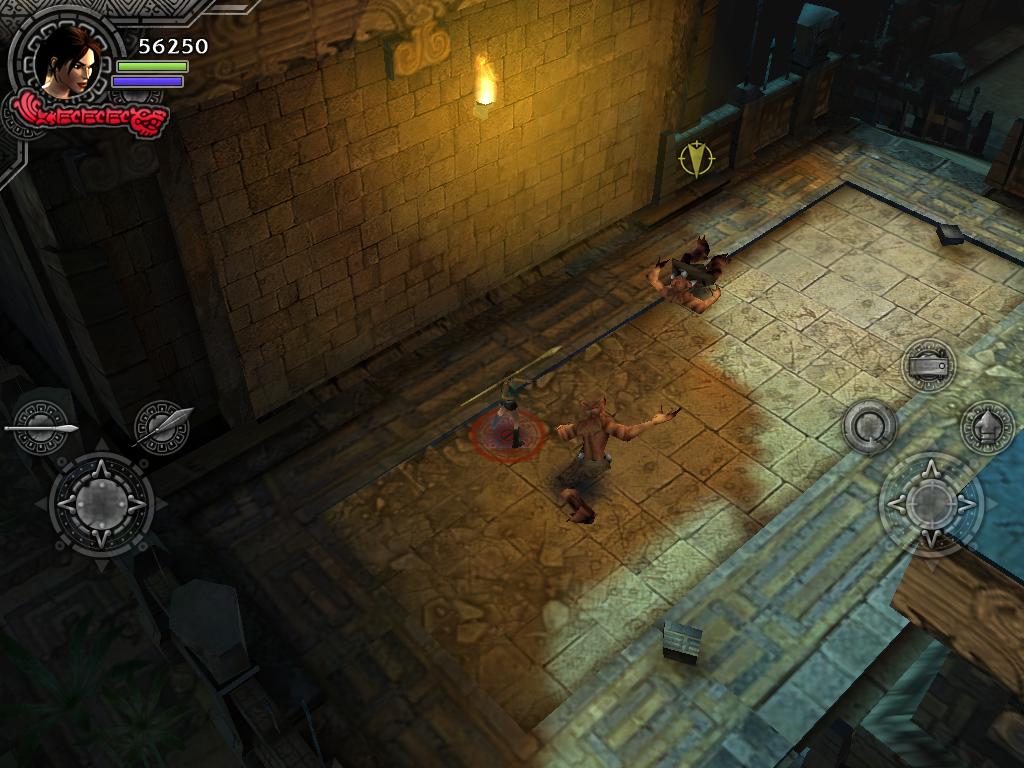The image size is (1024, 768).
Task: Use the ring-shaped round action button
Action: point(868,427)
